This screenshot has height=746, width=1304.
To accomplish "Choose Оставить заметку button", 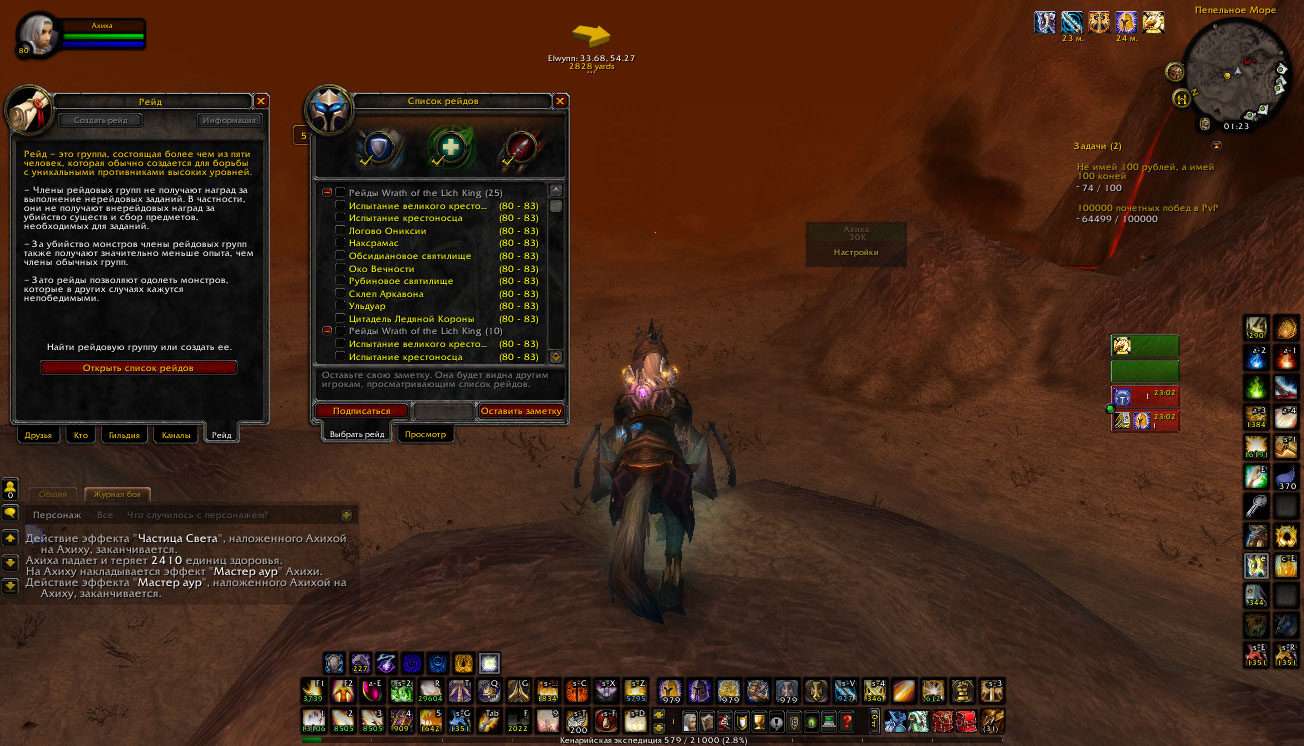I will 520,411.
